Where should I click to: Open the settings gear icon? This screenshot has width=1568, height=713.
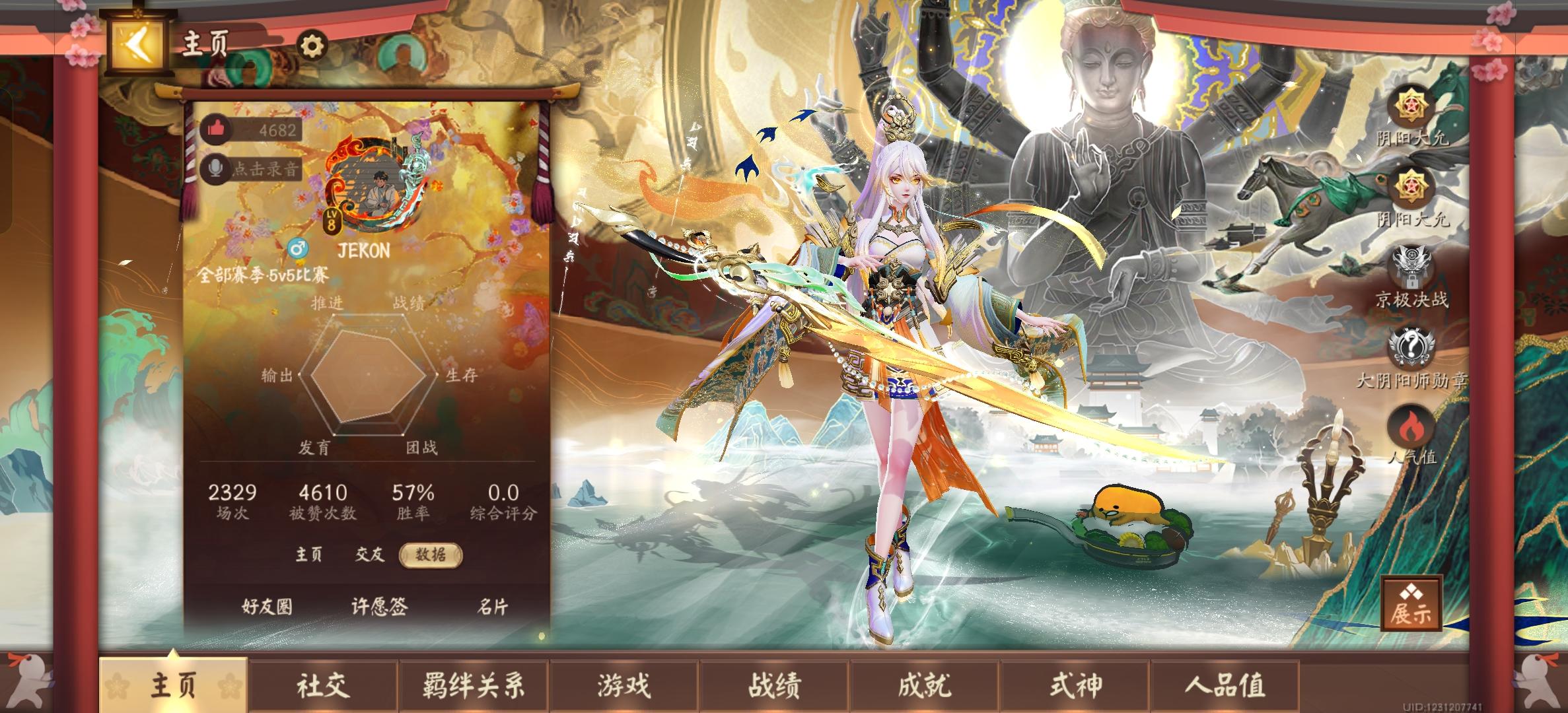click(x=310, y=46)
